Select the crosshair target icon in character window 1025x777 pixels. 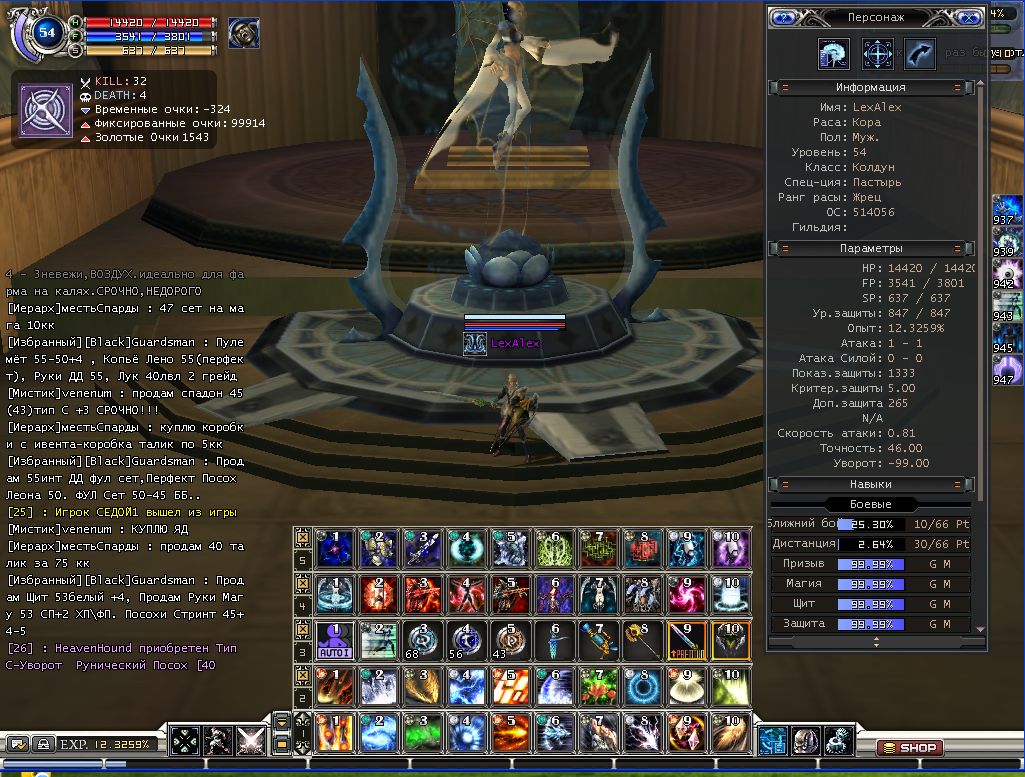(877, 53)
